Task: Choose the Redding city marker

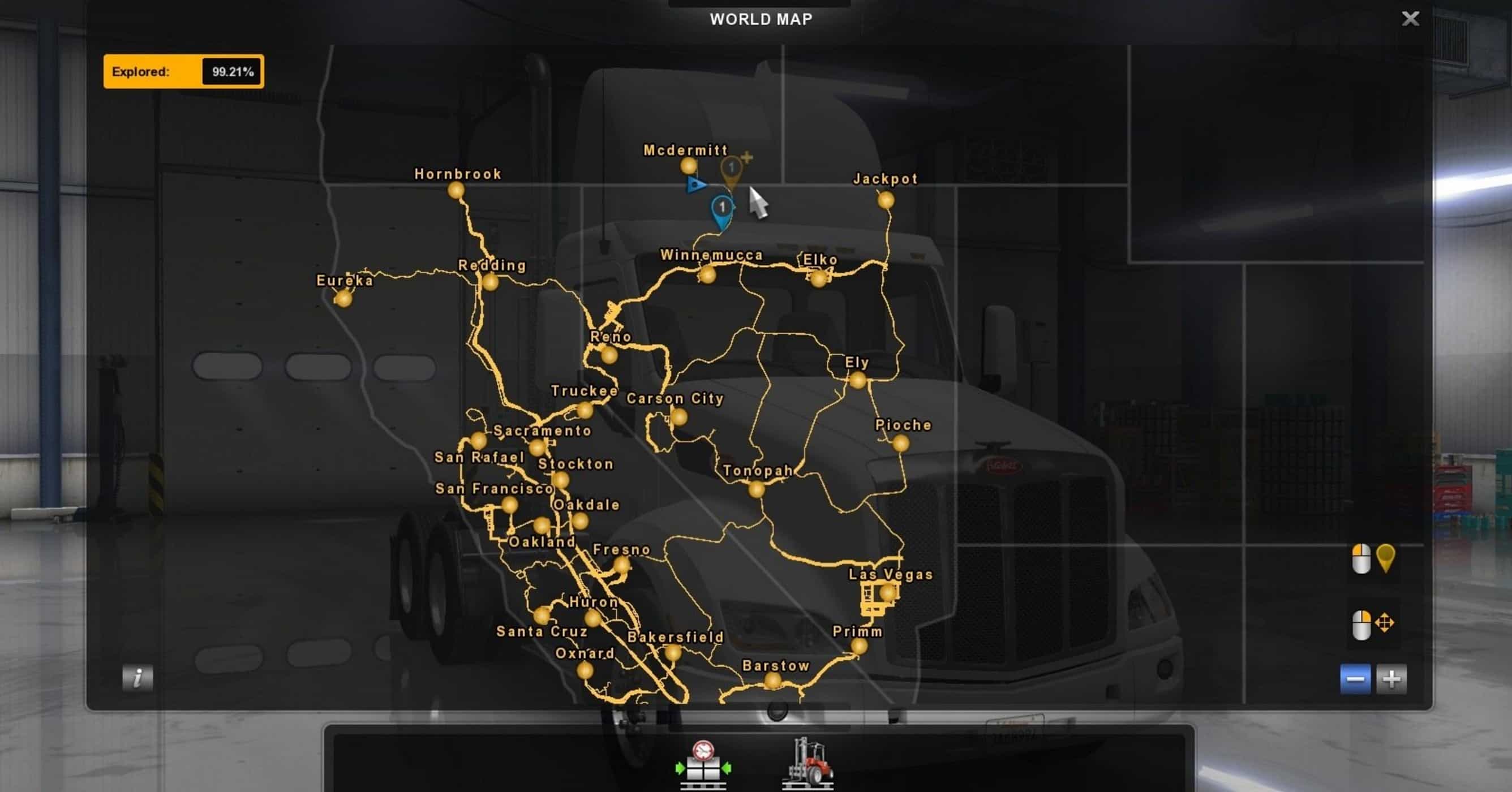Action: pos(490,282)
